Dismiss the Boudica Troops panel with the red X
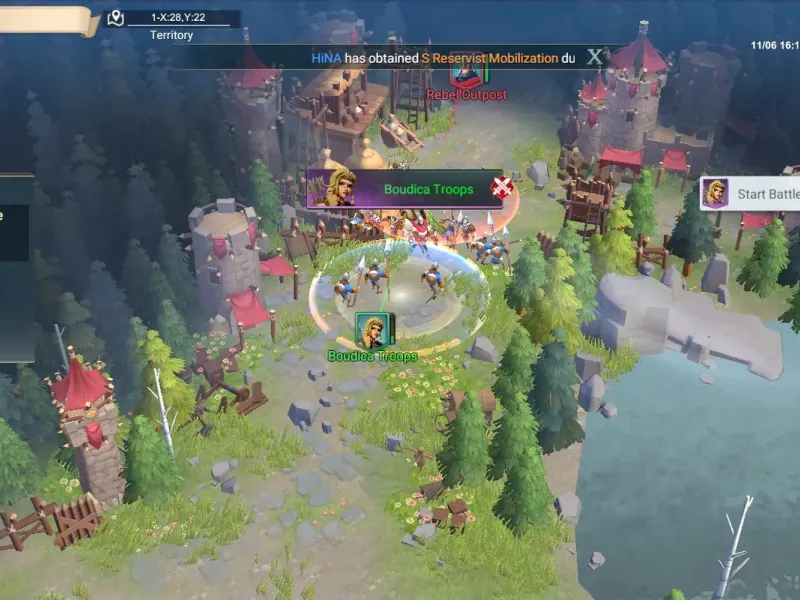Viewport: 800px width, 600px height. tap(502, 187)
